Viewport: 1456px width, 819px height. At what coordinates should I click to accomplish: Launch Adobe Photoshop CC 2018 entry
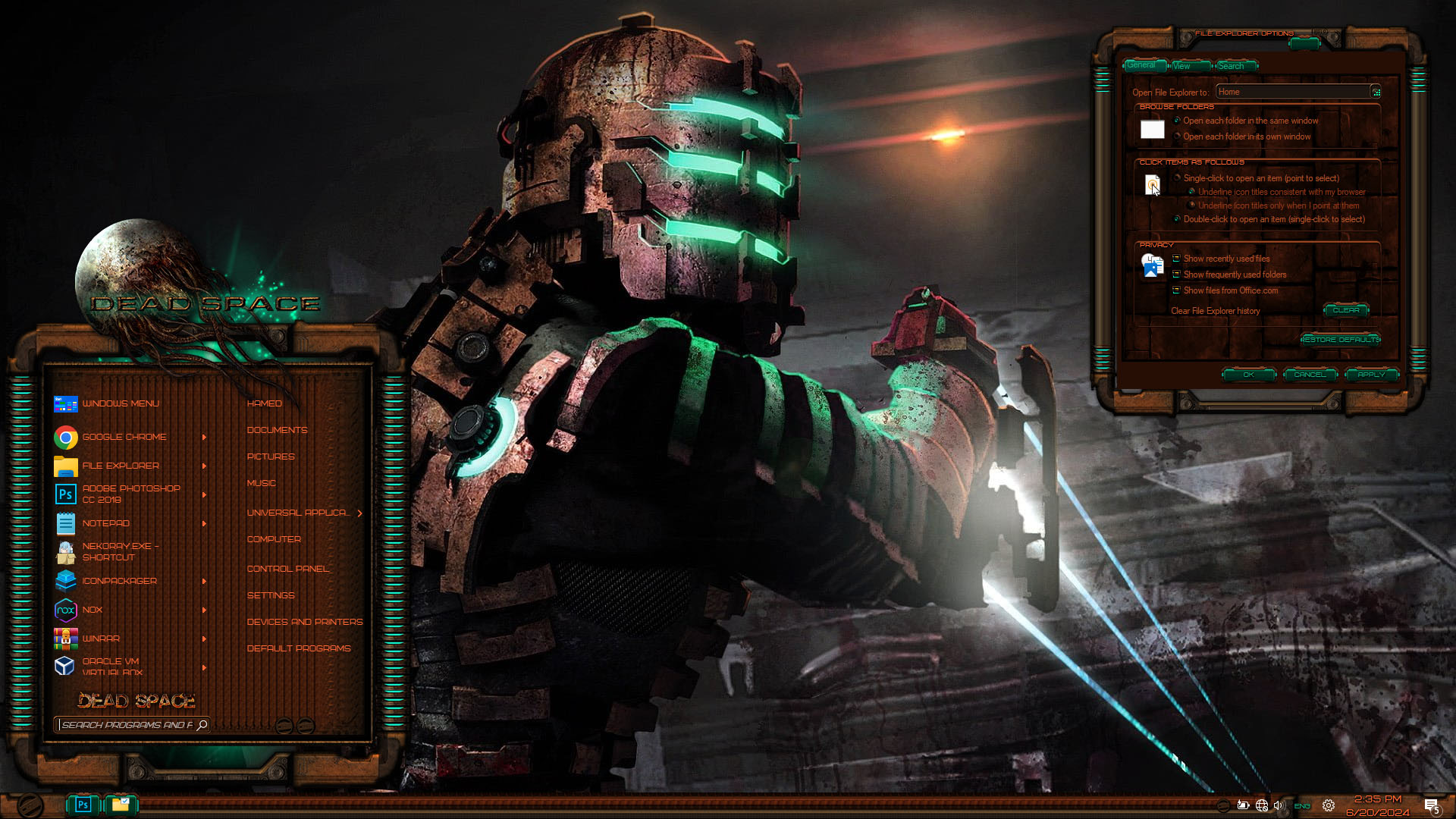coord(130,494)
